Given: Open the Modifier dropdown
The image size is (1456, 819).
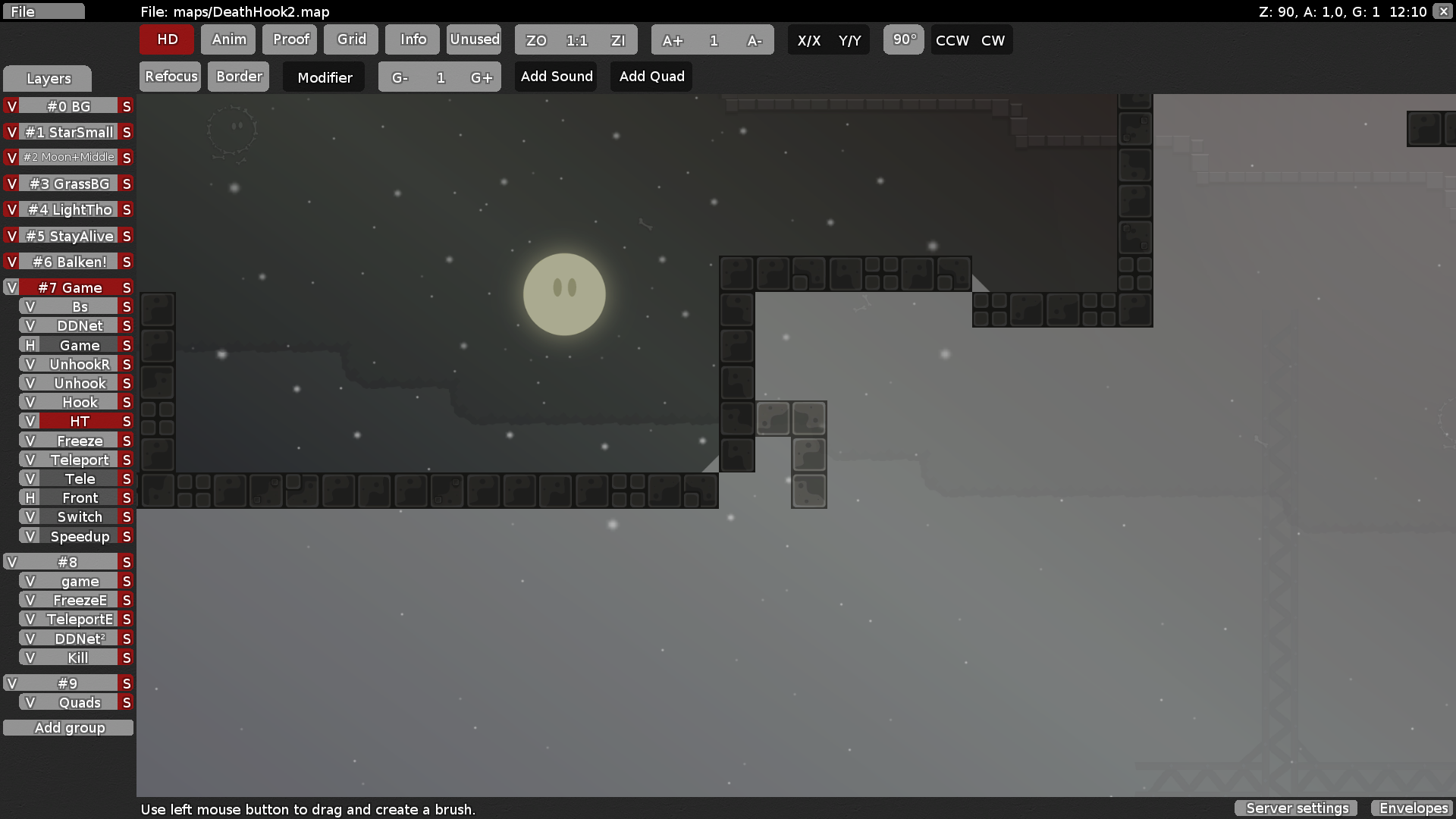Looking at the screenshot, I should tap(323, 77).
